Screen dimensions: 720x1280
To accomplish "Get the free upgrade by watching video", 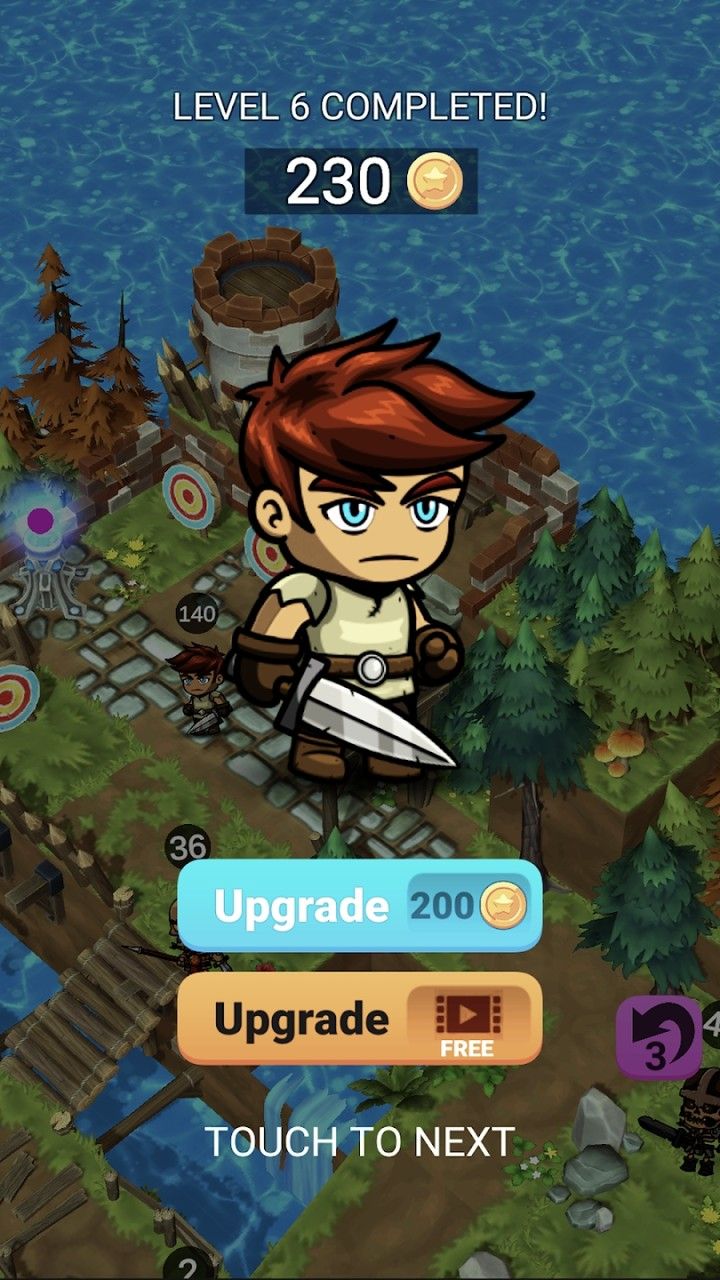I will (360, 1018).
